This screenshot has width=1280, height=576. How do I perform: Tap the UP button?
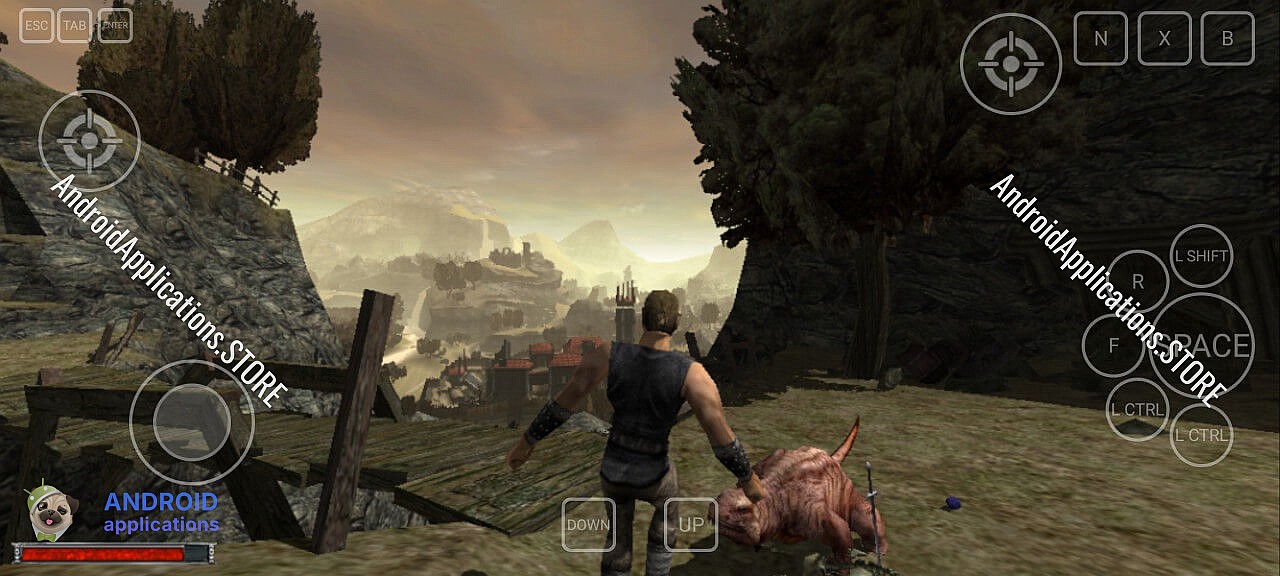(x=691, y=524)
